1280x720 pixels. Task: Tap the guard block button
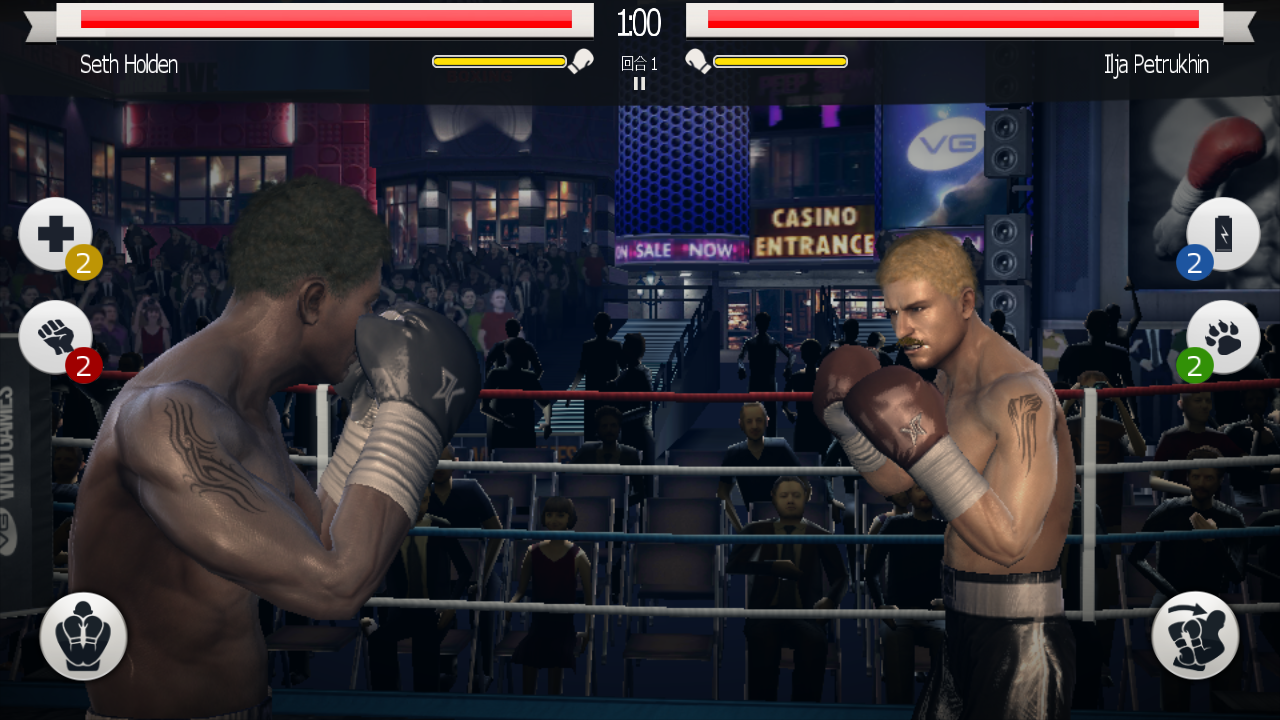pyautogui.click(x=84, y=636)
